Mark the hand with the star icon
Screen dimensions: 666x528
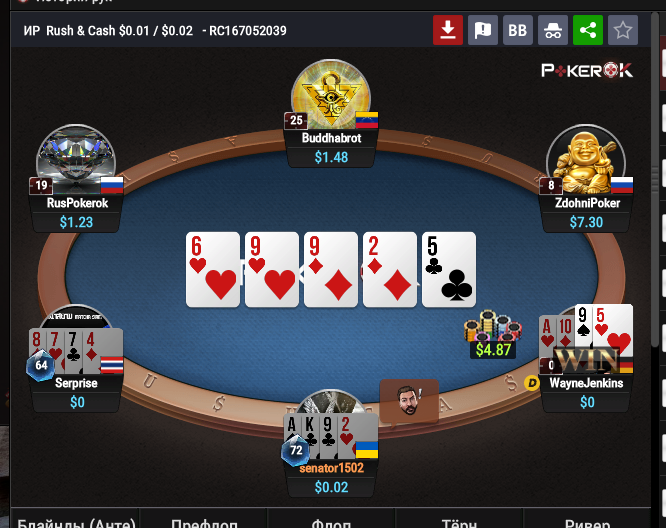623,30
